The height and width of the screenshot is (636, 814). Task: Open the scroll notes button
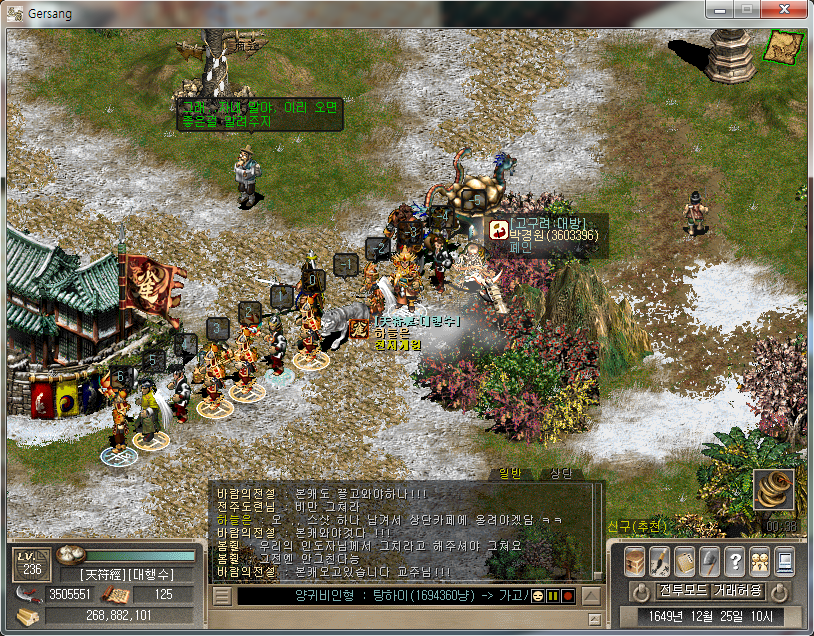(x=685, y=561)
